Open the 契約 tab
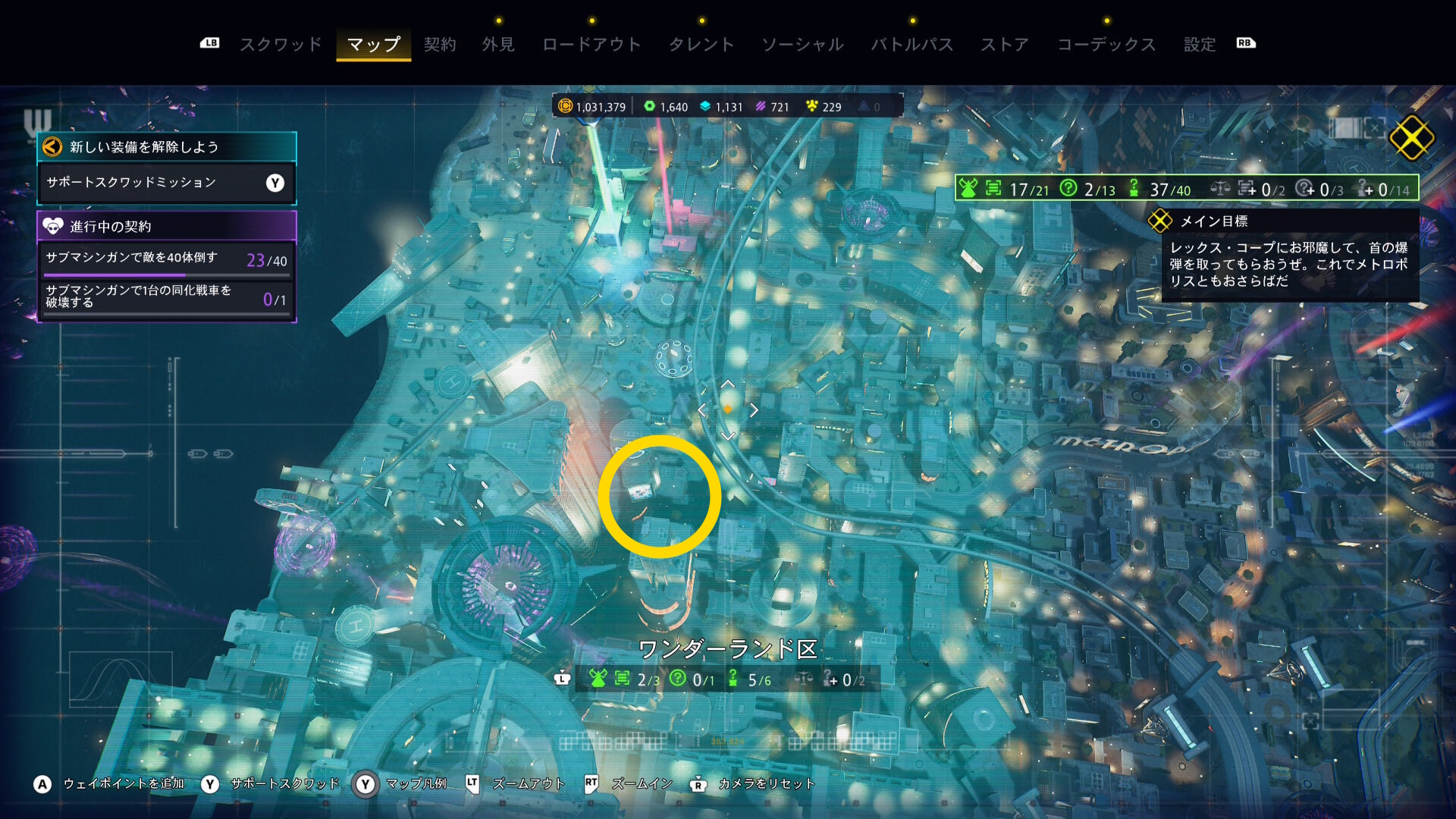 440,45
